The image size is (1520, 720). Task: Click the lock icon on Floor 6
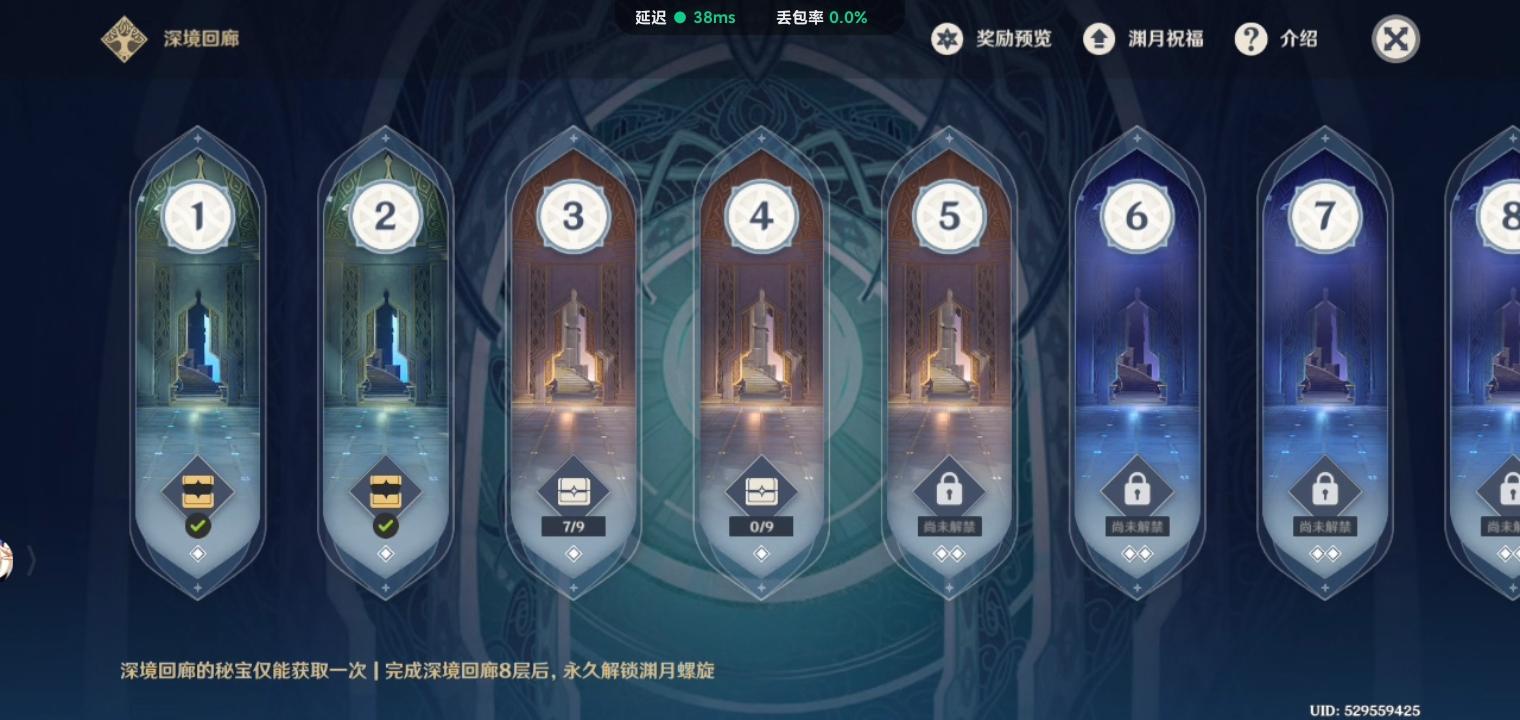point(1137,487)
